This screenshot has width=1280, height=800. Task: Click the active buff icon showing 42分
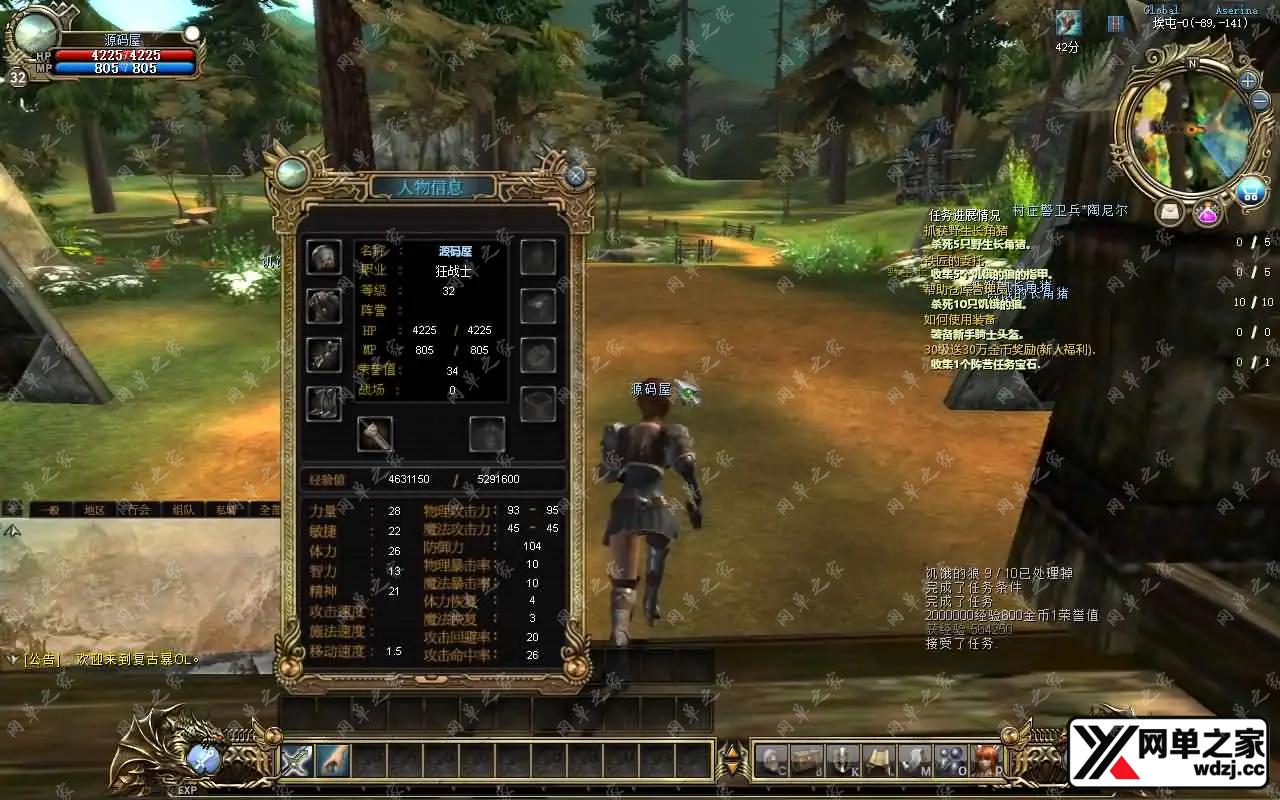(1068, 23)
